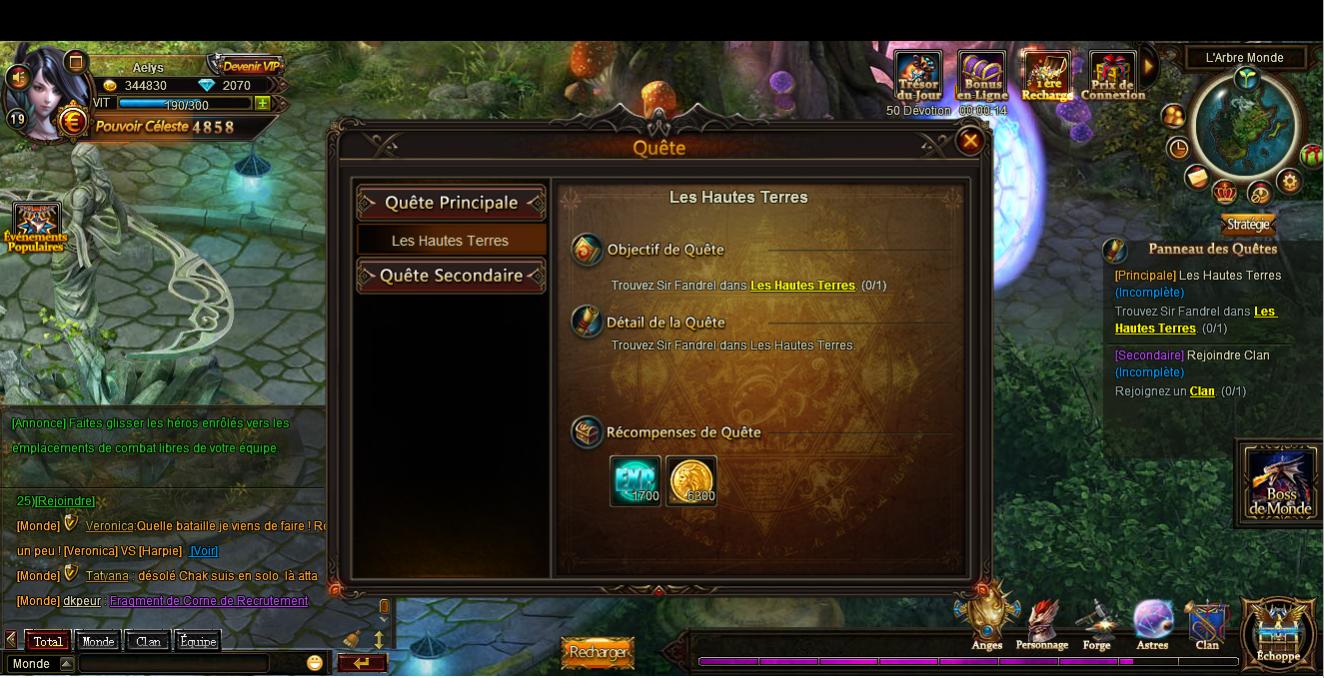Click the Devenir VIP button
This screenshot has width=1324, height=678.
248,66
